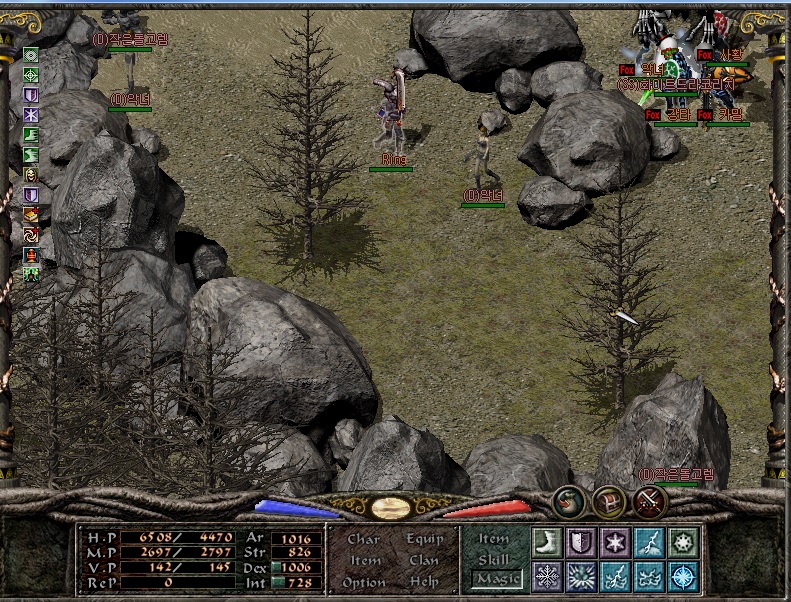This screenshot has height=602, width=791.
Task: Toggle the crossed swords combat button
Action: click(x=649, y=501)
